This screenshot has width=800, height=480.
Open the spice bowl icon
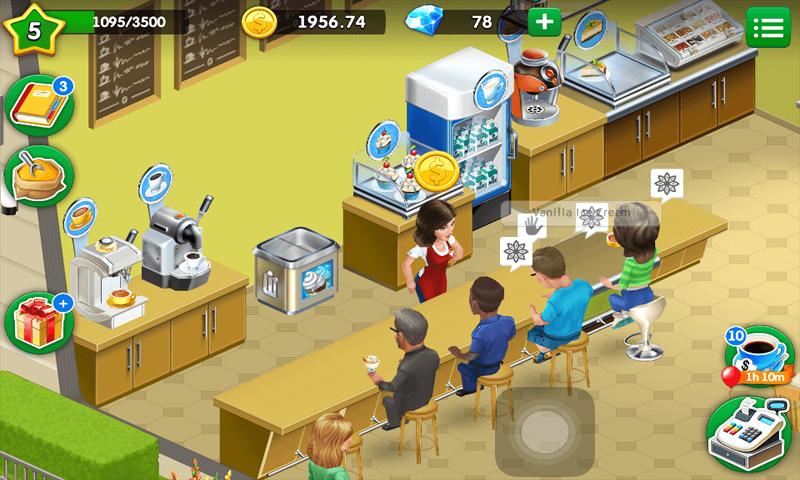38,177
